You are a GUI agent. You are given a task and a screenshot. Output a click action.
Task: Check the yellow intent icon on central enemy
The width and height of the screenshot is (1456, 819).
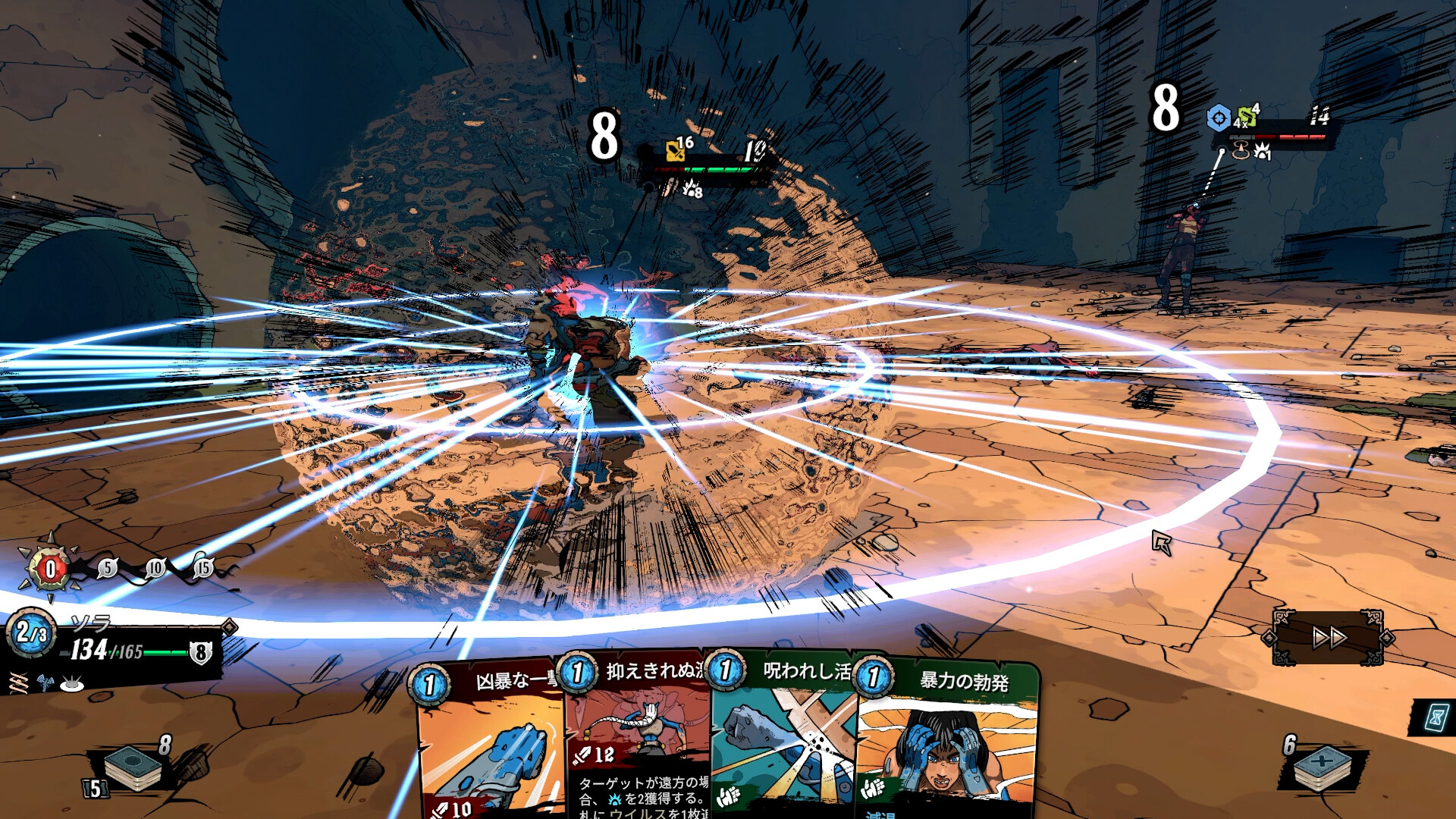click(x=675, y=150)
